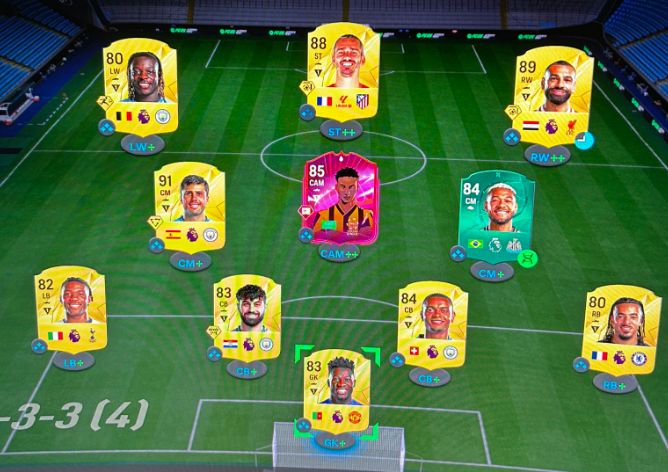Image resolution: width=668 pixels, height=472 pixels.
Task: Choose the 82-rated LB player card
Action: point(70,308)
